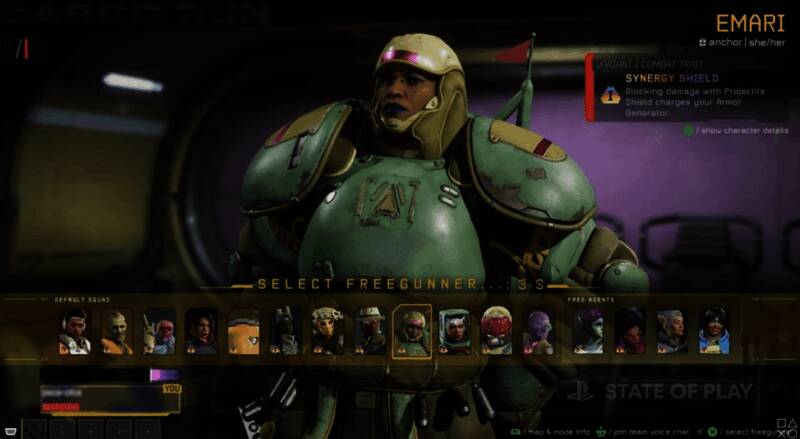The height and width of the screenshot is (439, 800).
Task: Choose the freegunner with red helmet
Action: click(x=496, y=331)
